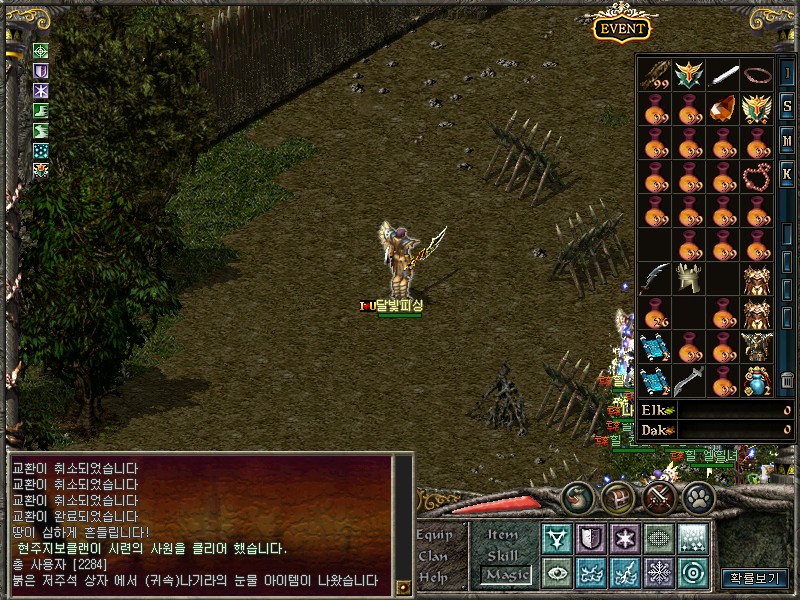
Task: Open the Clan menu
Action: click(434, 556)
